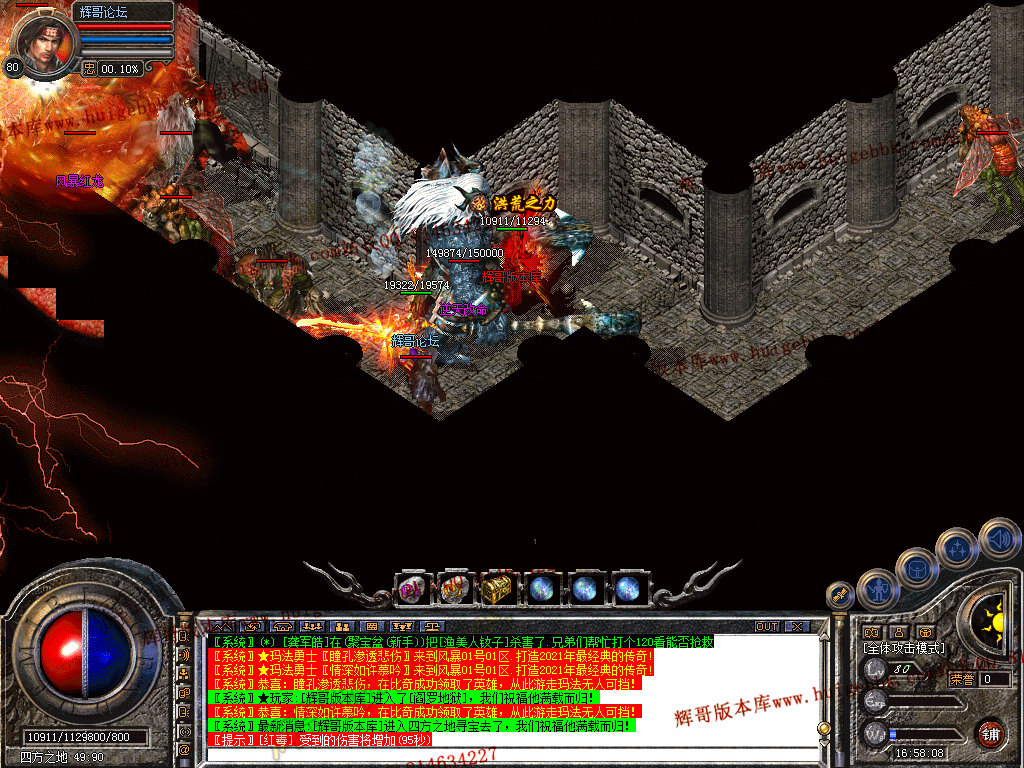The width and height of the screenshot is (1024, 768).
Task: Click the chat text input line
Action: (x=500, y=753)
